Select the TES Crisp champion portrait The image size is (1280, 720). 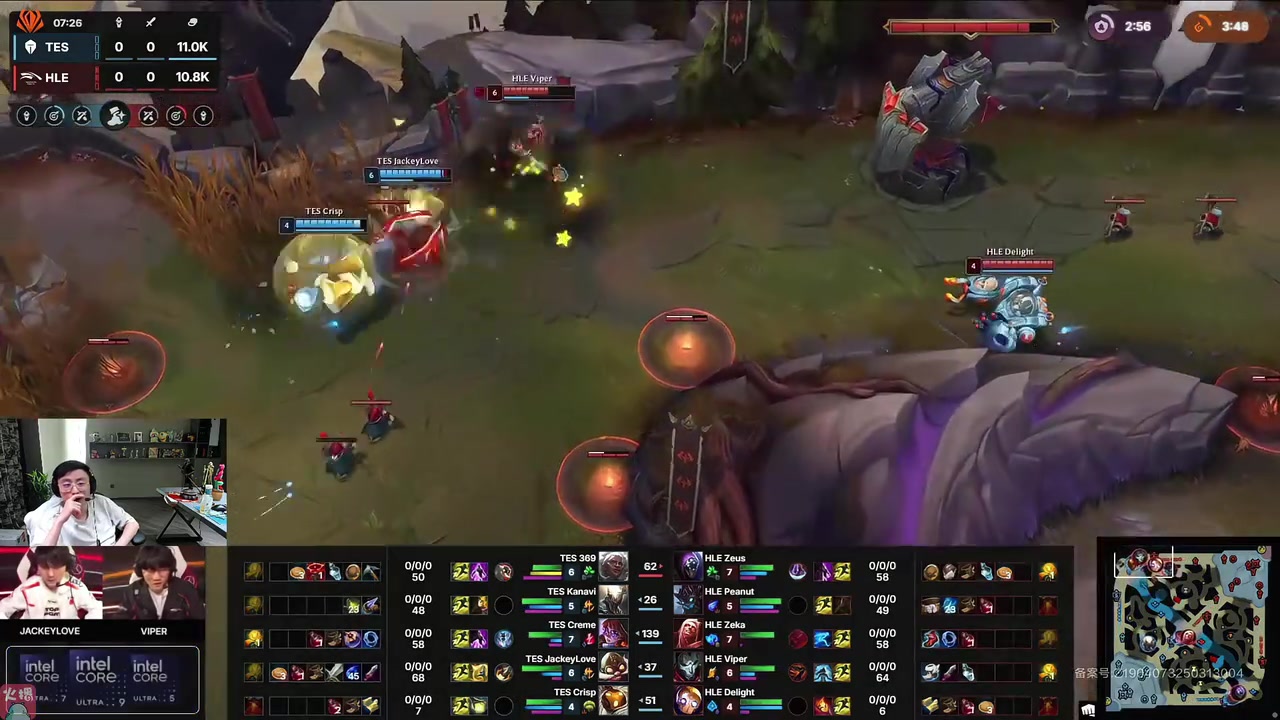[x=613, y=700]
